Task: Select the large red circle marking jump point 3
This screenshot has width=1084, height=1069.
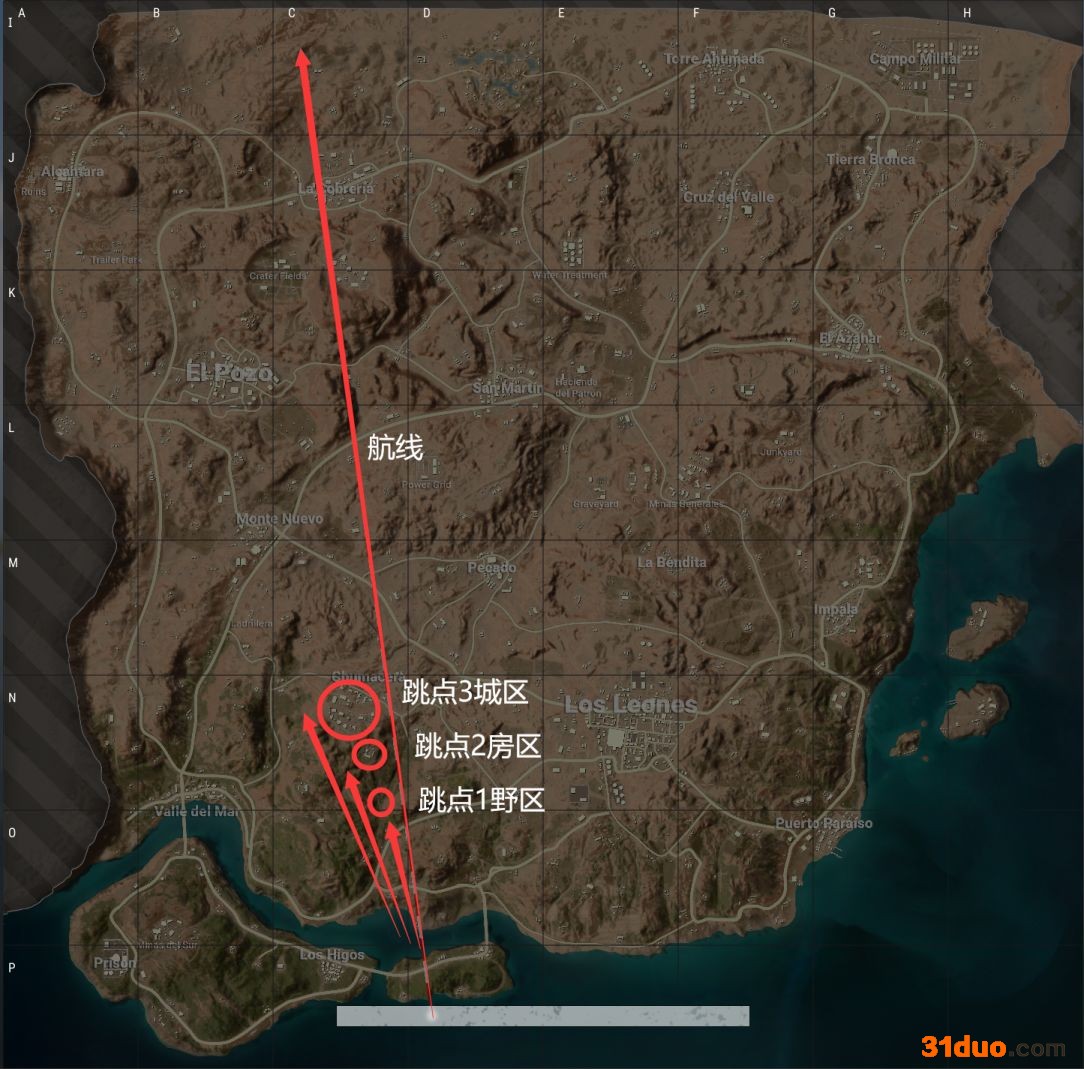Action: point(349,708)
